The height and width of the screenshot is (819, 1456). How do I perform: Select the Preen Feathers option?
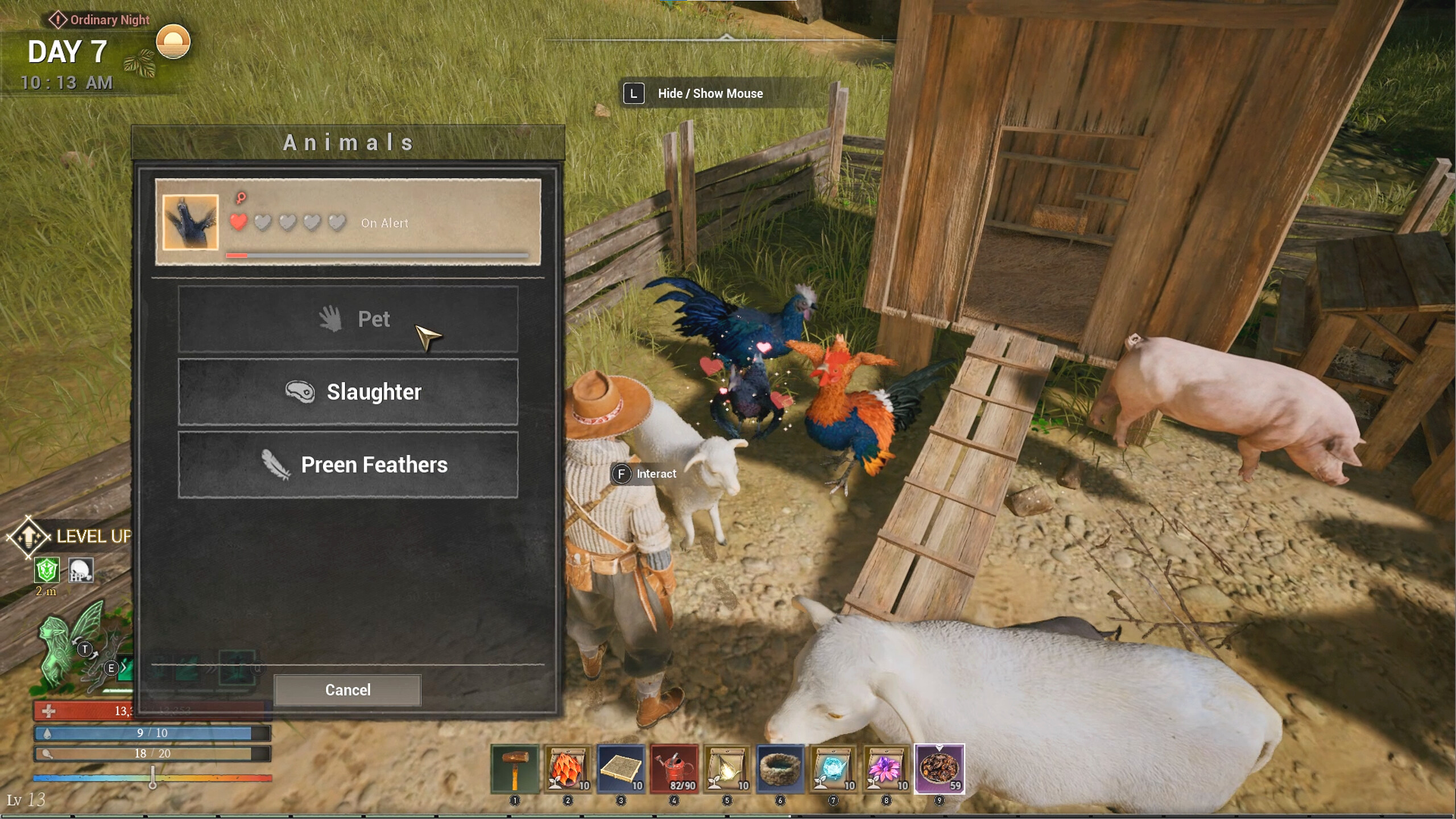(349, 465)
